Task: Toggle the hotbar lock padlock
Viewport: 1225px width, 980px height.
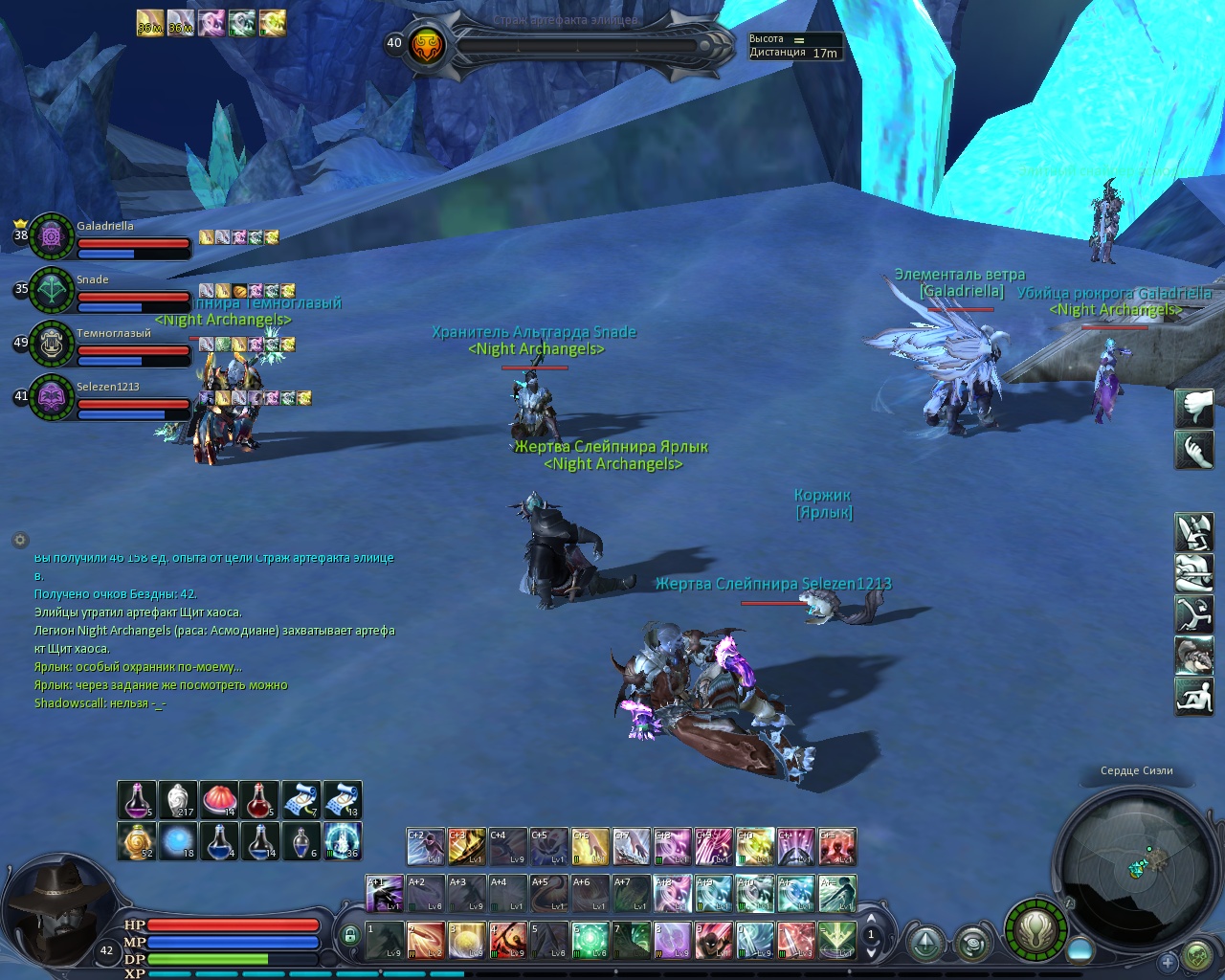Action: tap(350, 935)
